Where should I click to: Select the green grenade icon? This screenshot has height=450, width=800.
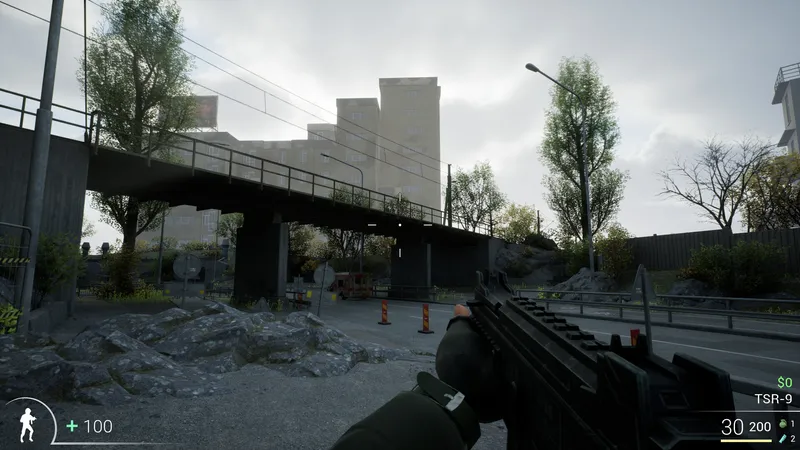tap(781, 423)
